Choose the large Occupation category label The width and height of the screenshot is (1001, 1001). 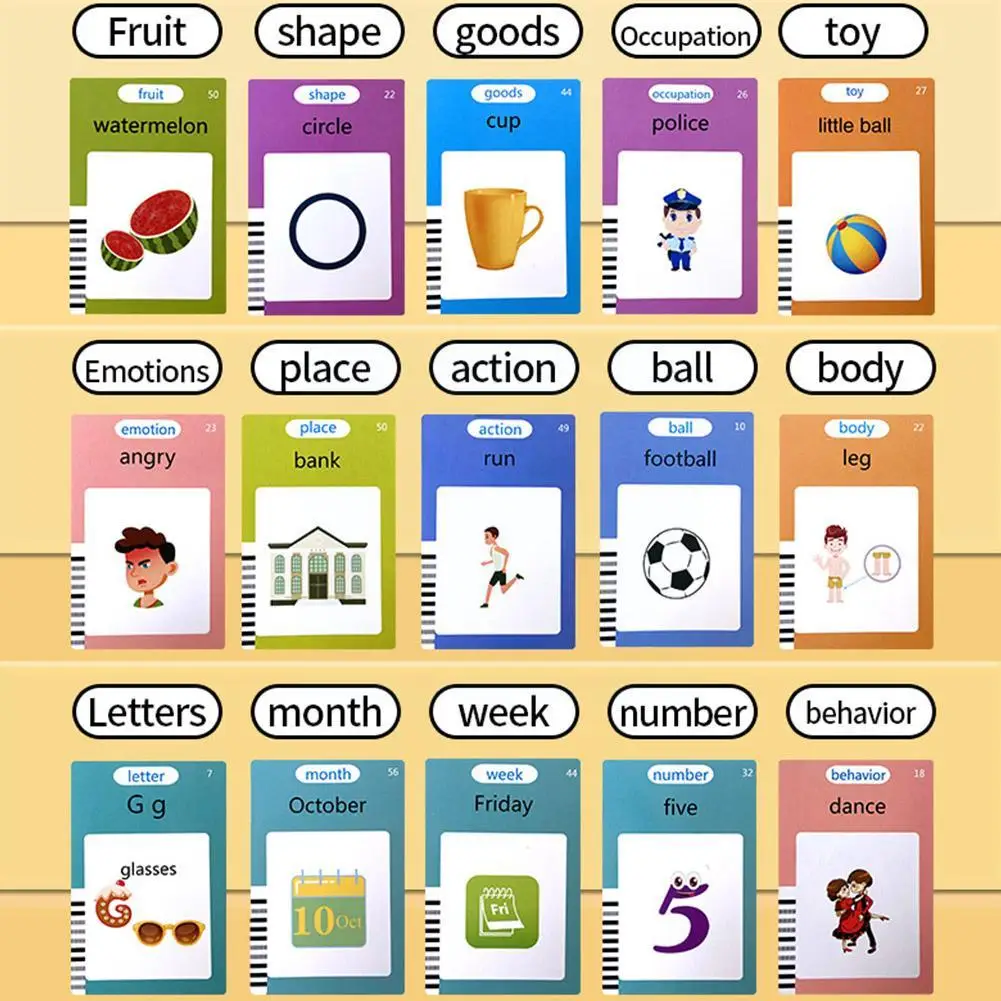tap(685, 36)
